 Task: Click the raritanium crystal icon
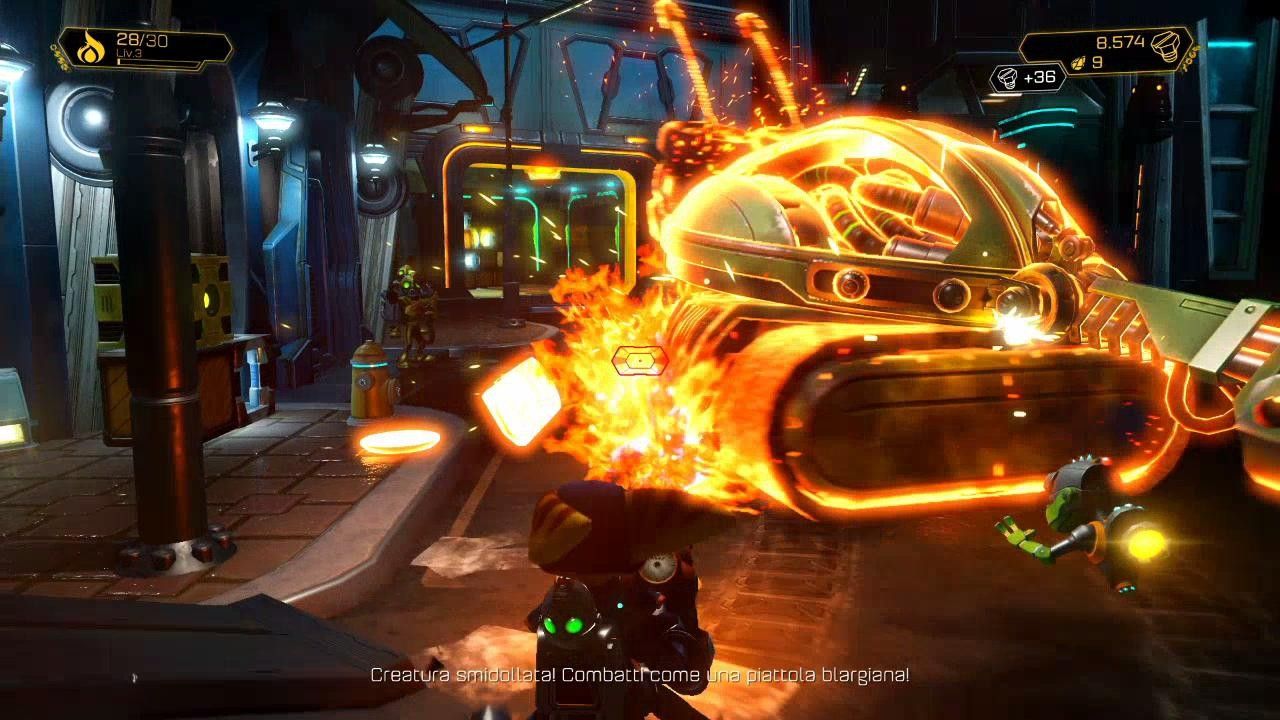1078,62
